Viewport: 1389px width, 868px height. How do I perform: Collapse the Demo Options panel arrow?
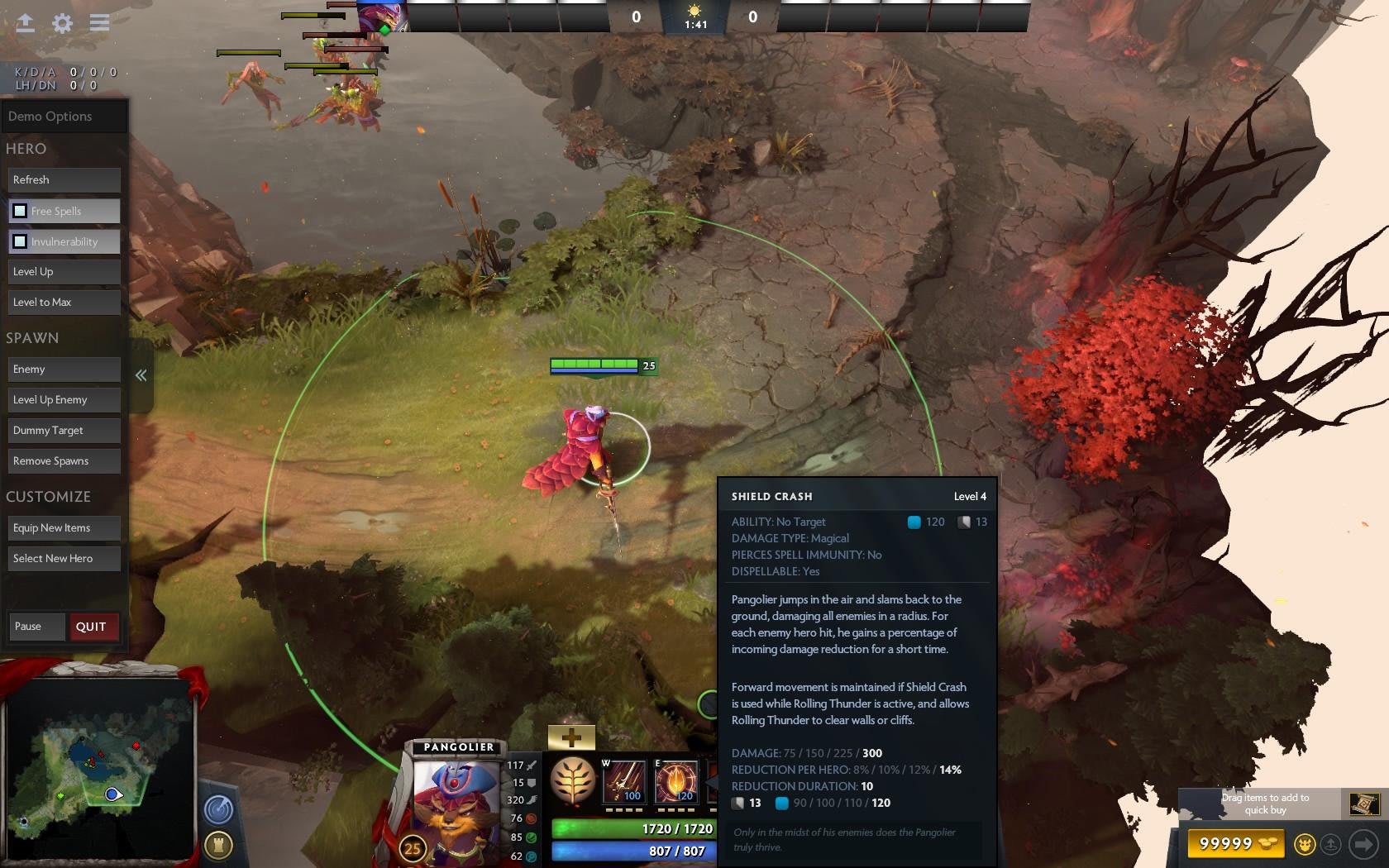coord(141,375)
